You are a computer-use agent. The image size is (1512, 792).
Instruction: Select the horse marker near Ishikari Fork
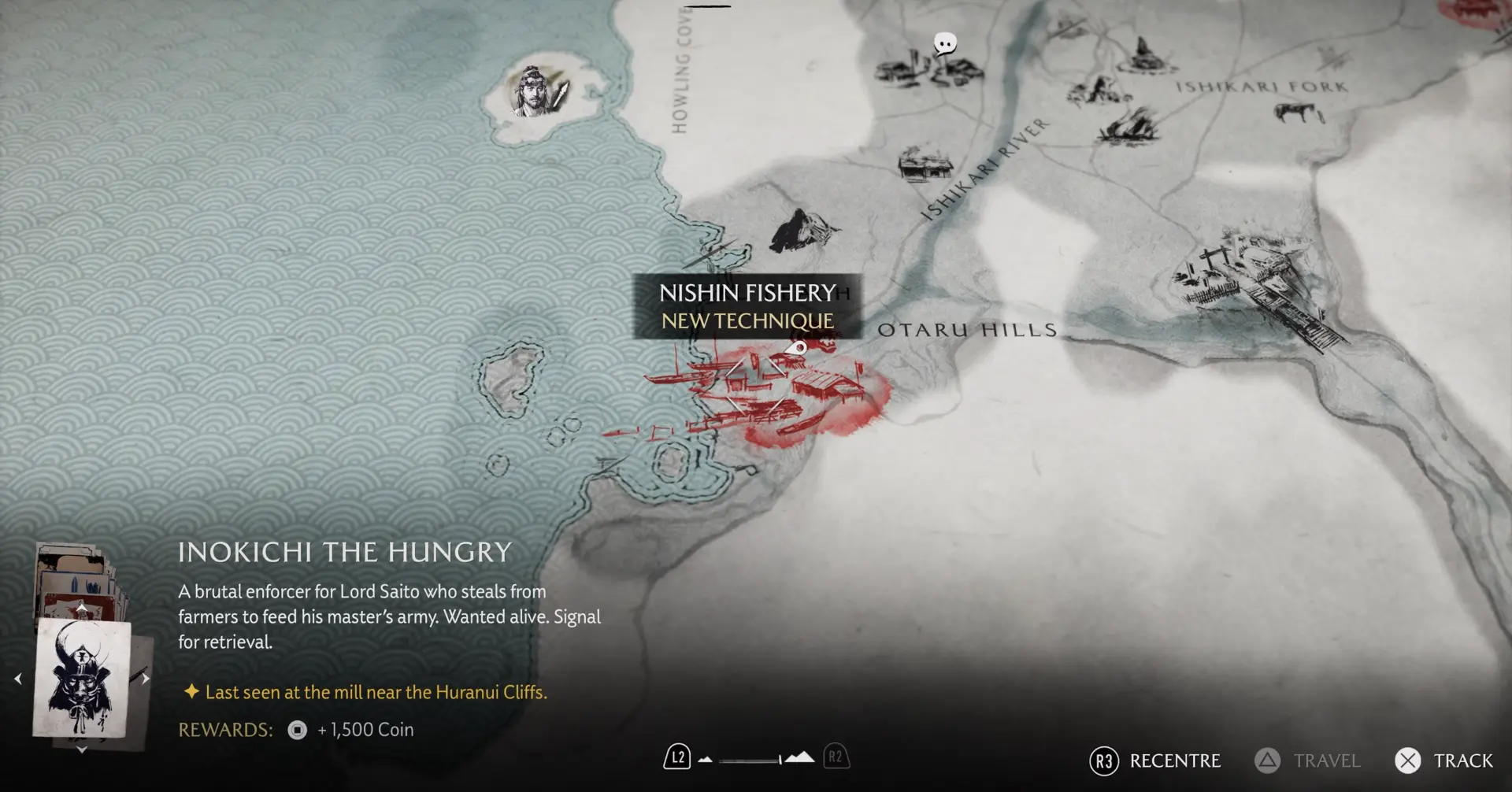pyautogui.click(x=1300, y=113)
